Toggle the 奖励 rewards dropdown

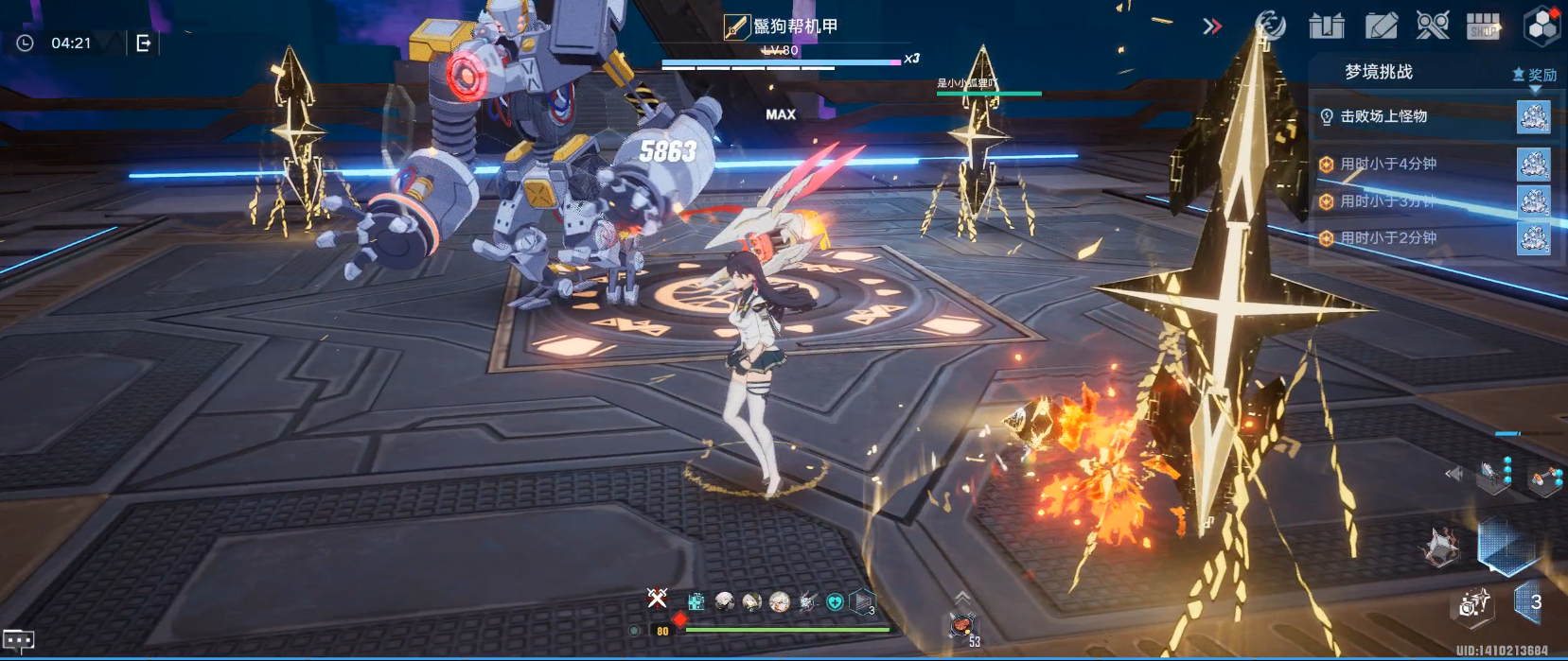tap(1535, 76)
